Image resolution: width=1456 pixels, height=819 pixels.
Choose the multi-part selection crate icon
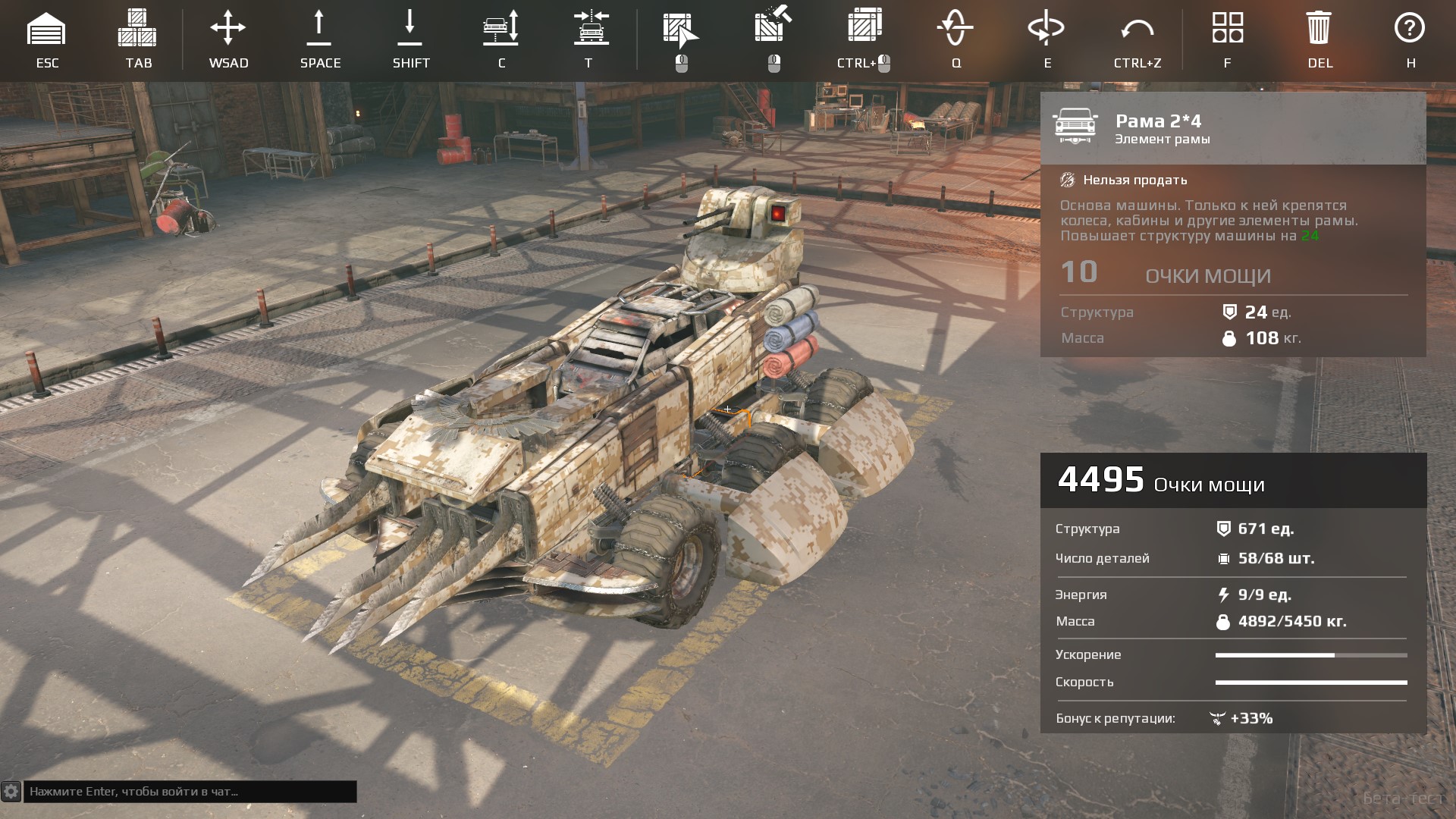pyautogui.click(x=863, y=27)
